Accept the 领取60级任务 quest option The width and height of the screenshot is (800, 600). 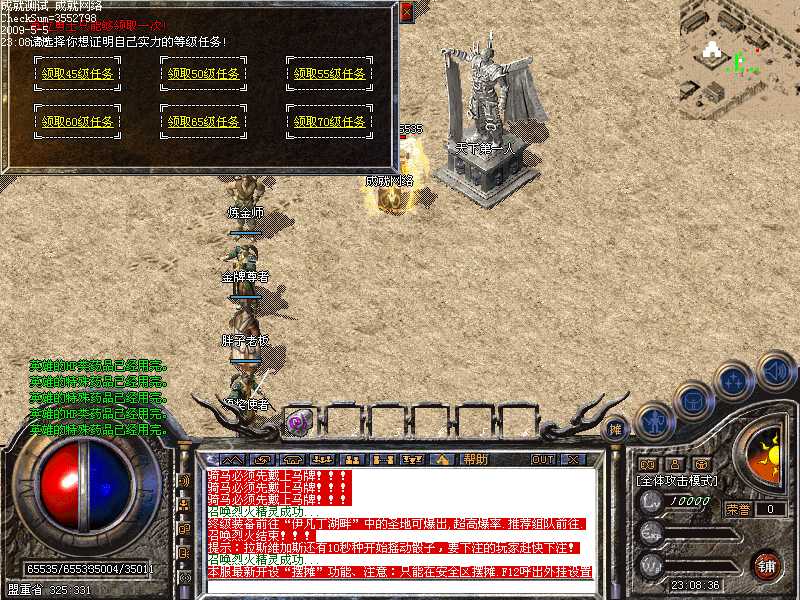76,122
